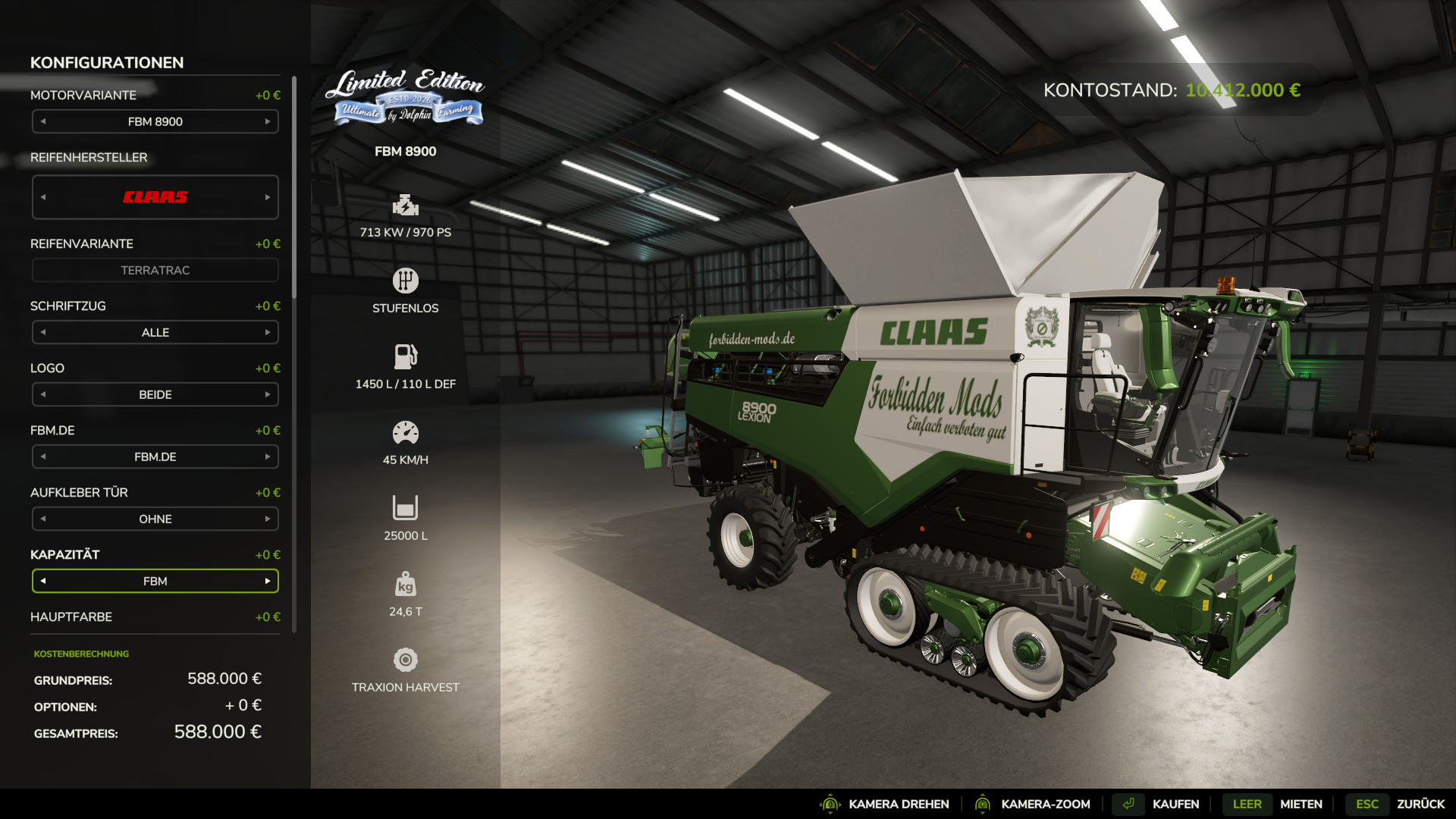Viewport: 1456px width, 819px height.
Task: Go to previous Reifenhersteller brand
Action: pos(43,197)
